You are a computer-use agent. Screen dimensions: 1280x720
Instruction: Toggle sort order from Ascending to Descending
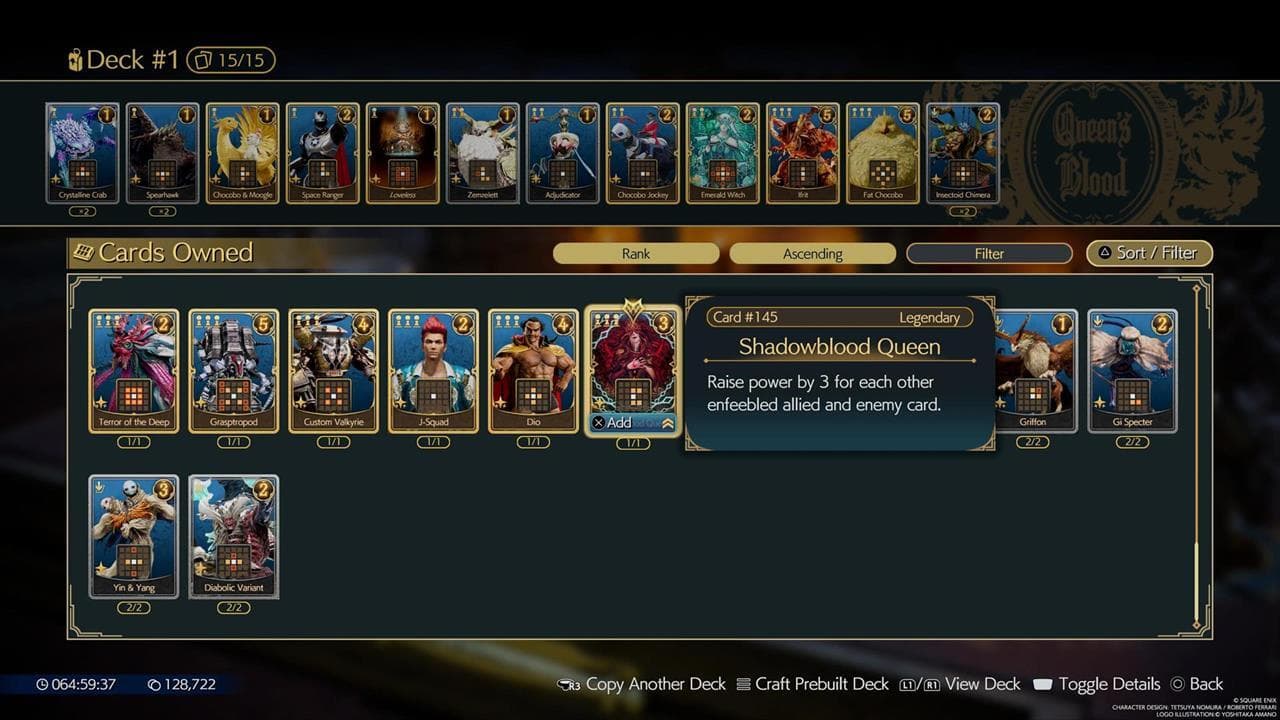point(812,253)
